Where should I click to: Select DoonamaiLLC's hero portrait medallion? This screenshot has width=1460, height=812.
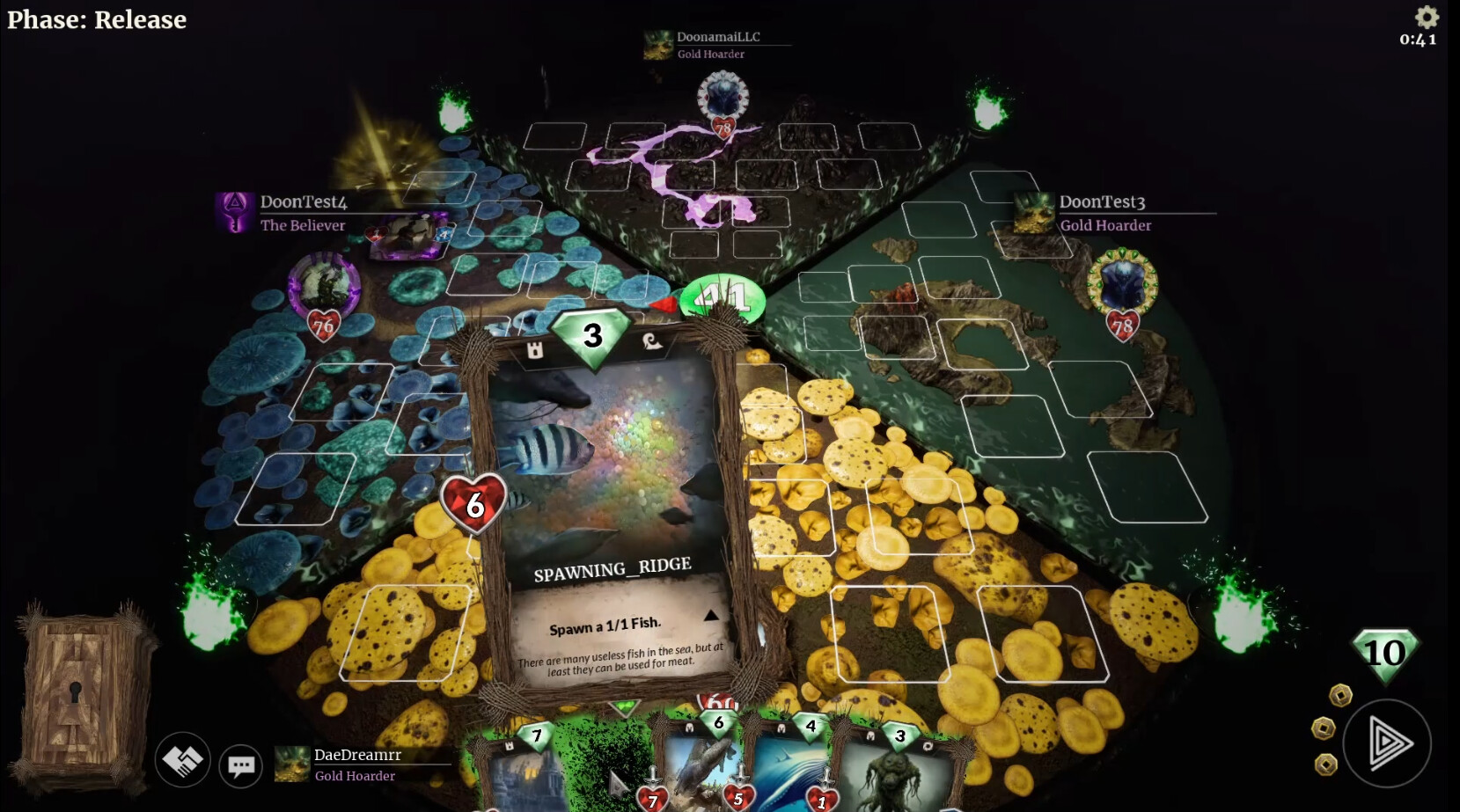click(x=722, y=96)
